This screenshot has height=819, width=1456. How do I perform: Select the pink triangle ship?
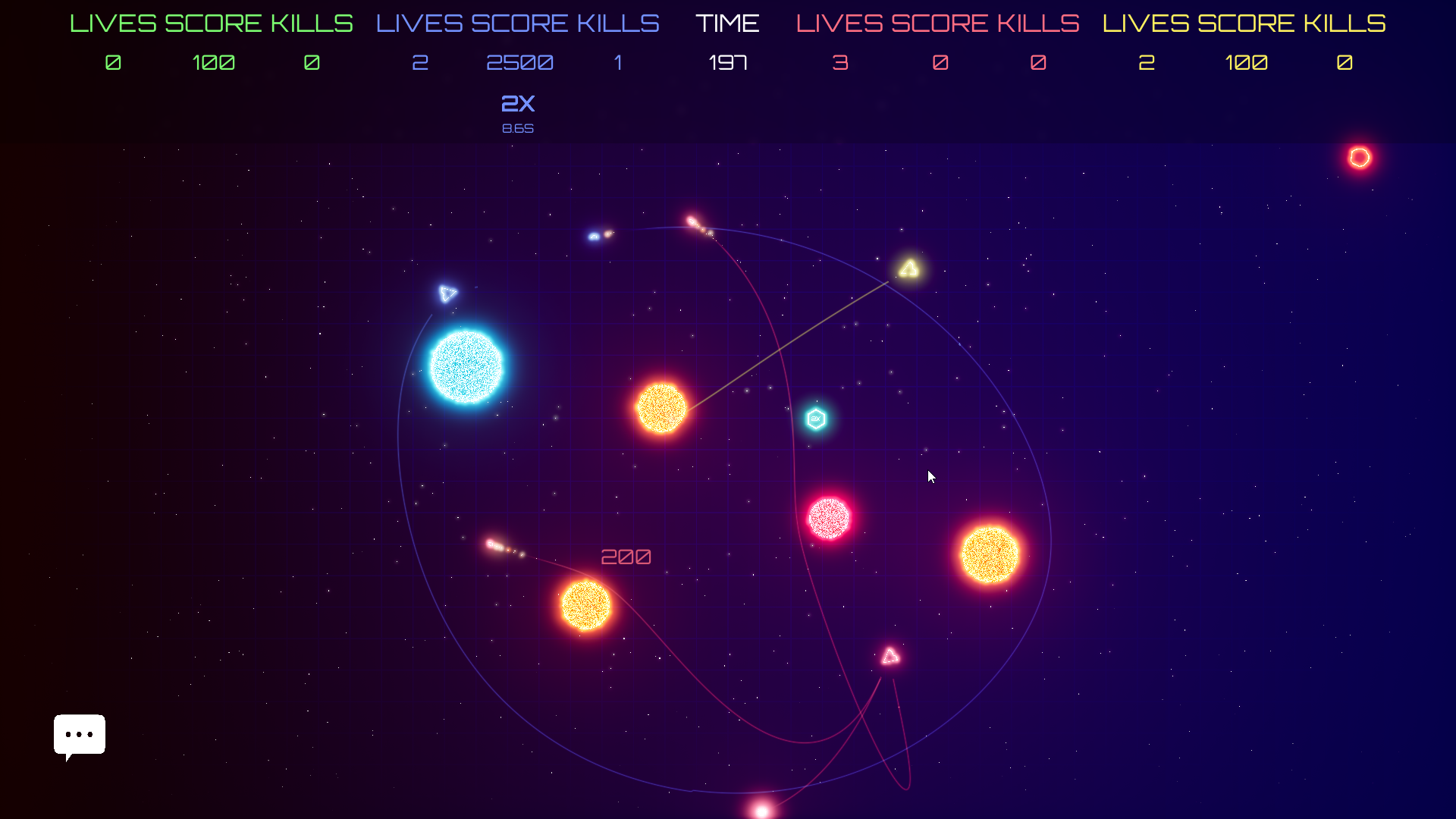[x=889, y=657]
